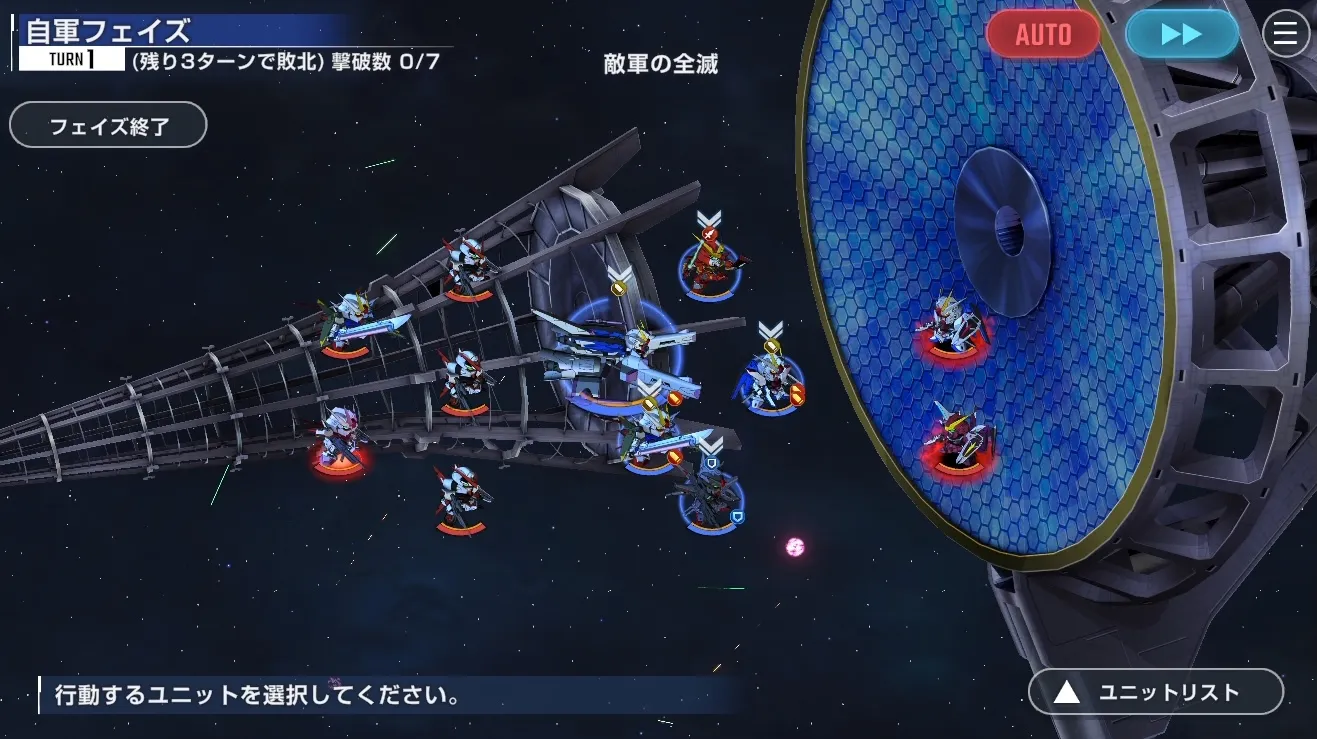Open the hamburger menu
1317x739 pixels.
pyautogui.click(x=1286, y=34)
